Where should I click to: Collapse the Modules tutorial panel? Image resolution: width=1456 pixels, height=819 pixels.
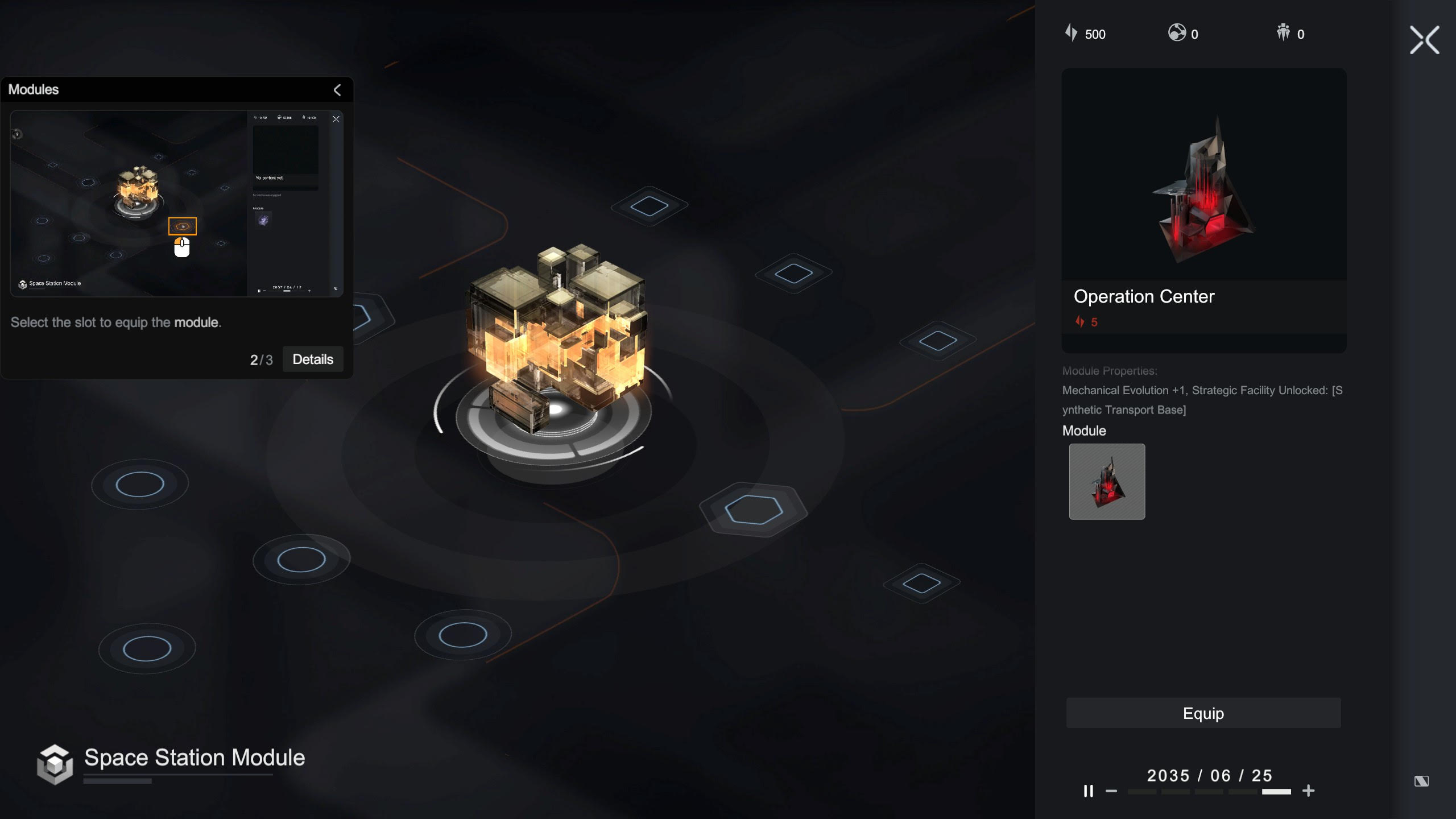337,90
